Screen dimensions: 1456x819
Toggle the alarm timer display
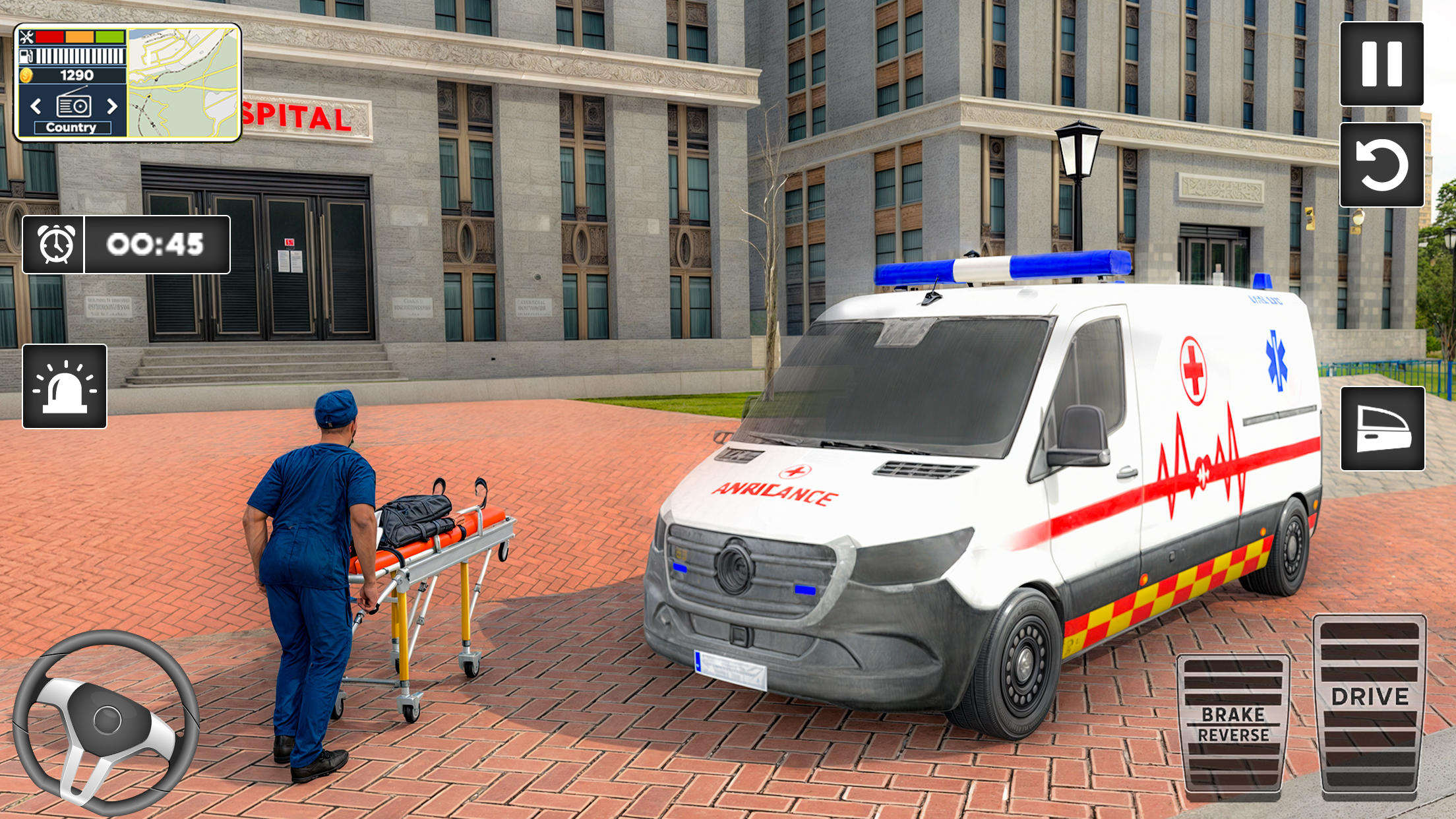pyautogui.click(x=59, y=244)
